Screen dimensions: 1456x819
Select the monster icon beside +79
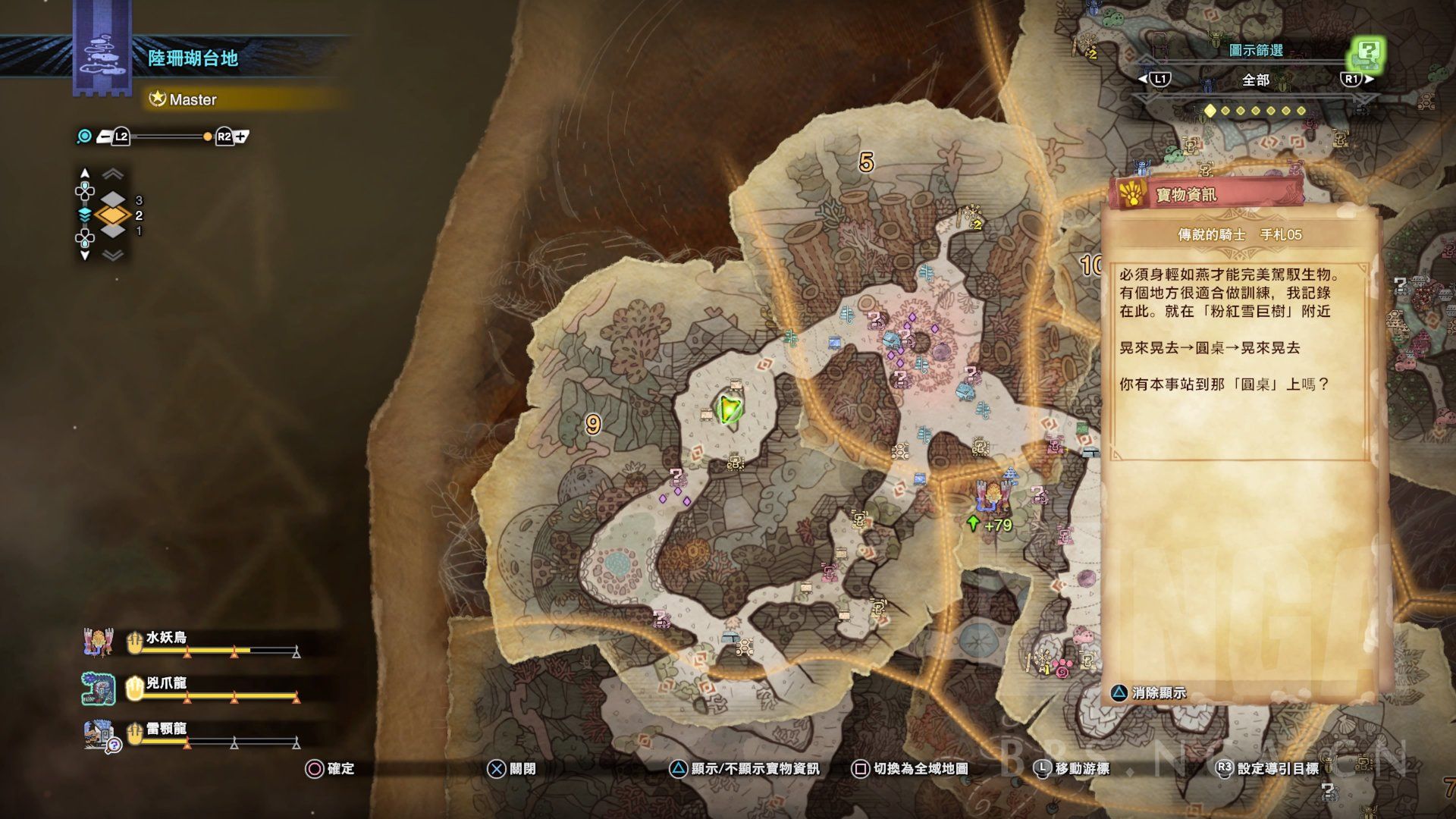(x=991, y=494)
